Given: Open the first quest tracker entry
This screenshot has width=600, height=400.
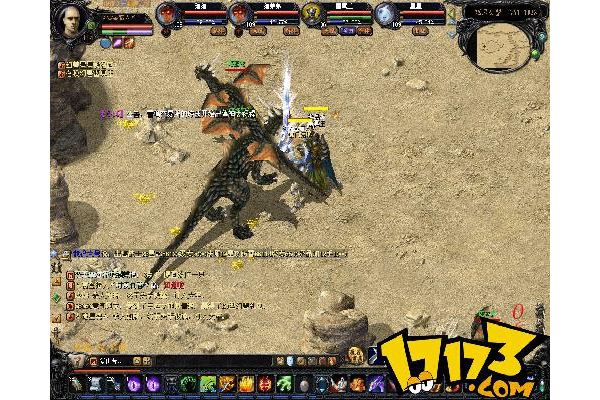Looking at the screenshot, I should pos(87,64).
